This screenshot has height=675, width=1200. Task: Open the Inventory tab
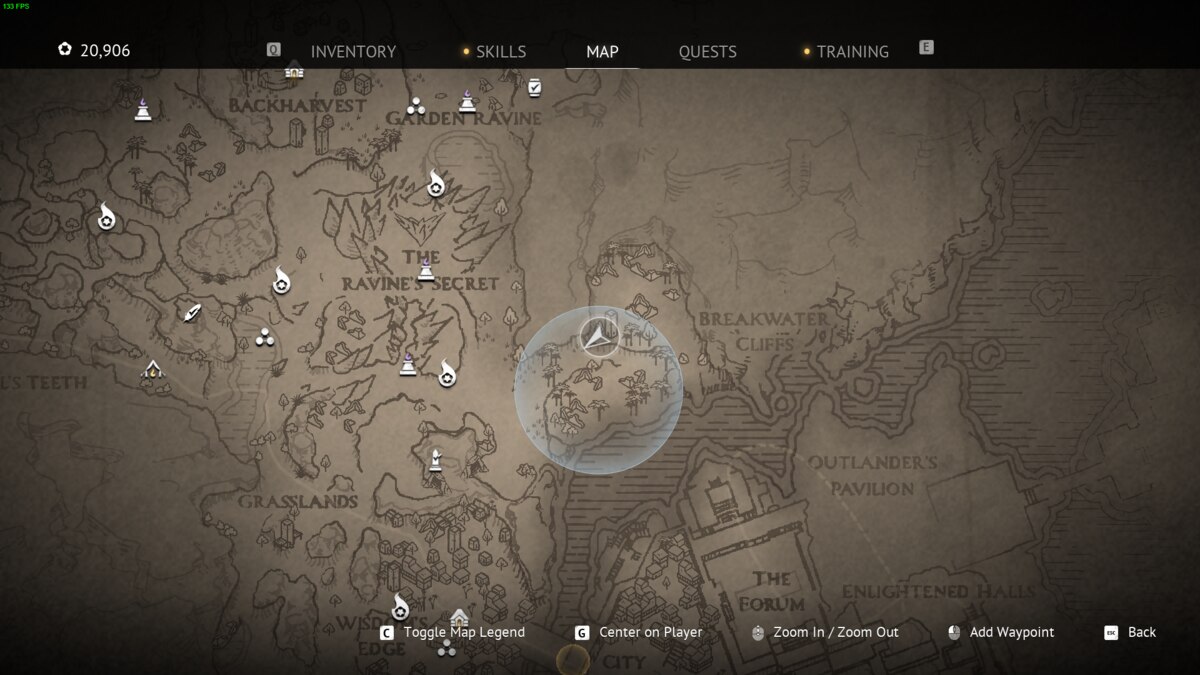pos(353,51)
